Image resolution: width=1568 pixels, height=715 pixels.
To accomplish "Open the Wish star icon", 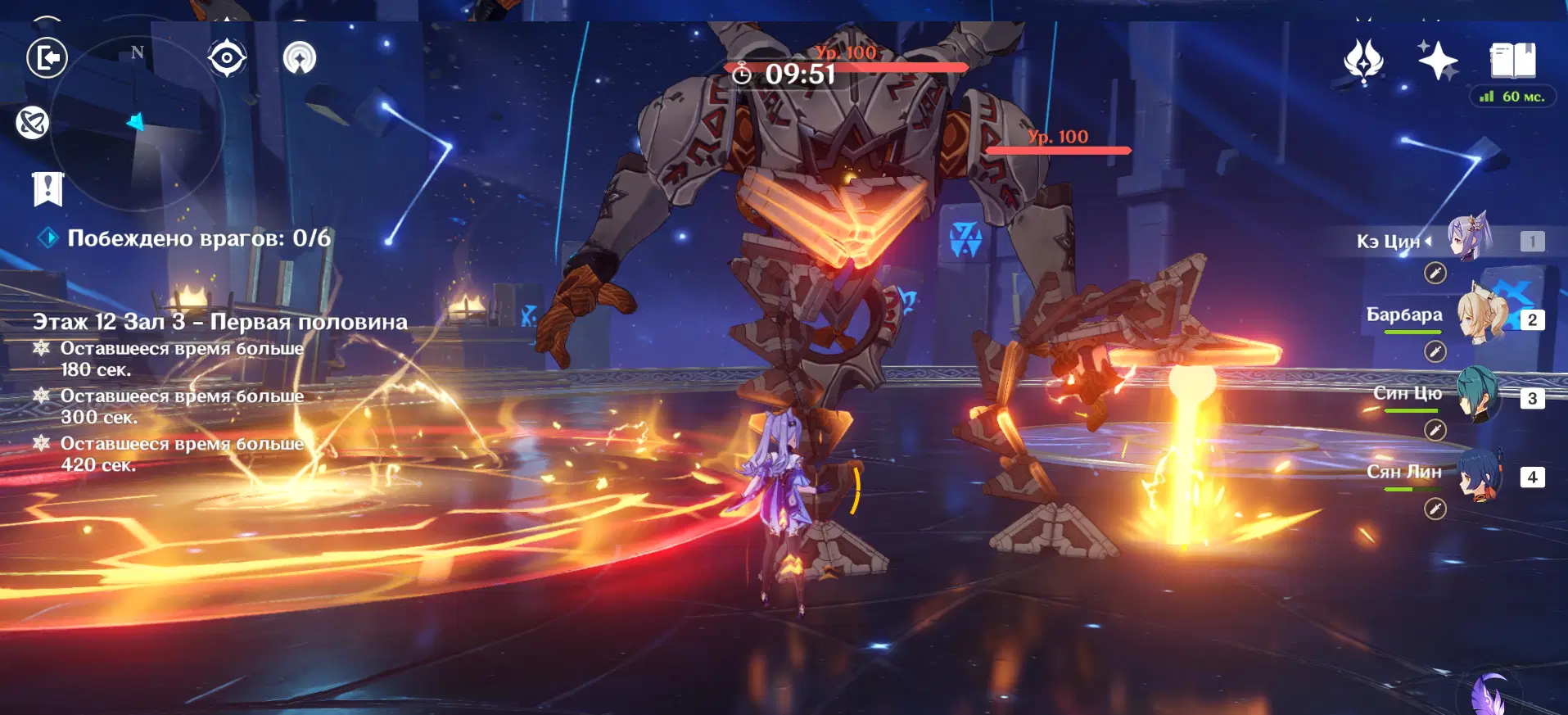I will 1437,60.
